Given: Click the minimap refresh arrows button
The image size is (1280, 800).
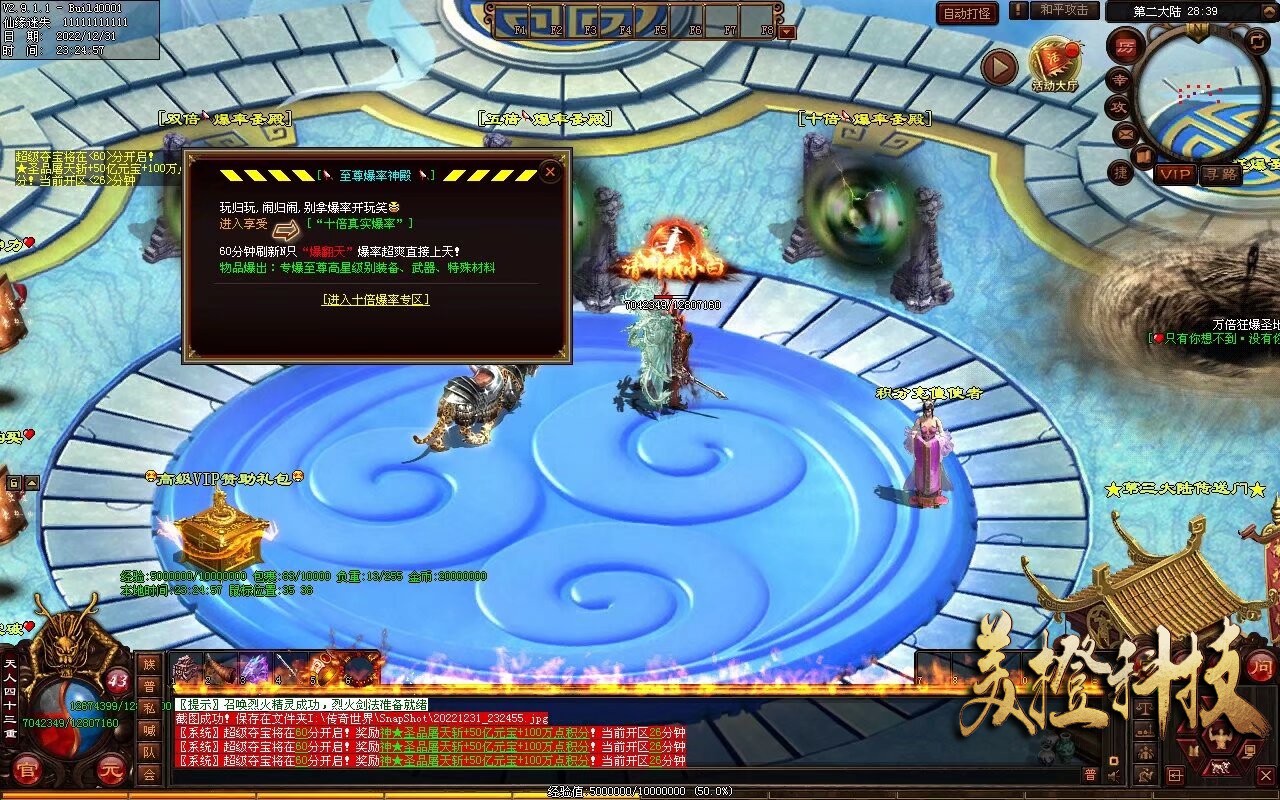Looking at the screenshot, I should [1257, 41].
